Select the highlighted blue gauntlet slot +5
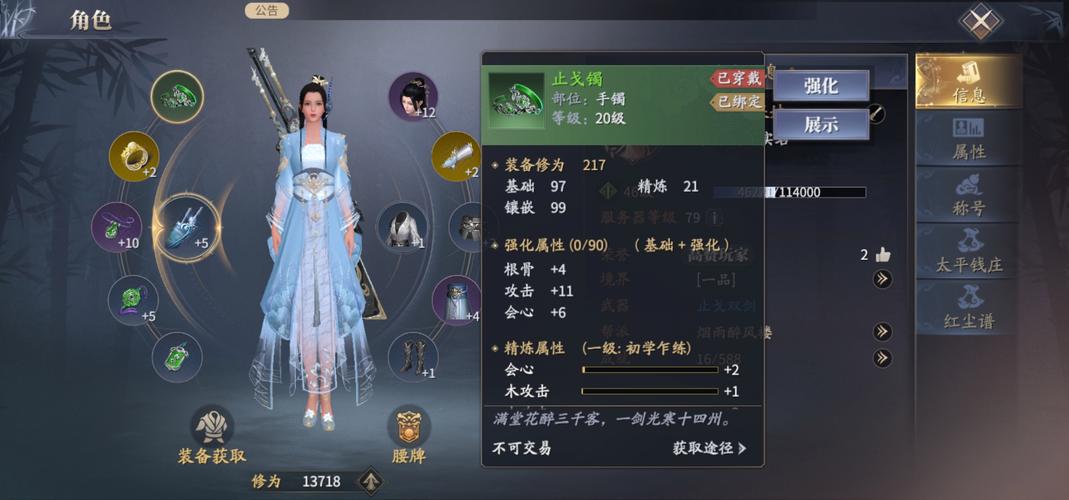This screenshot has width=1069, height=500. pos(187,228)
